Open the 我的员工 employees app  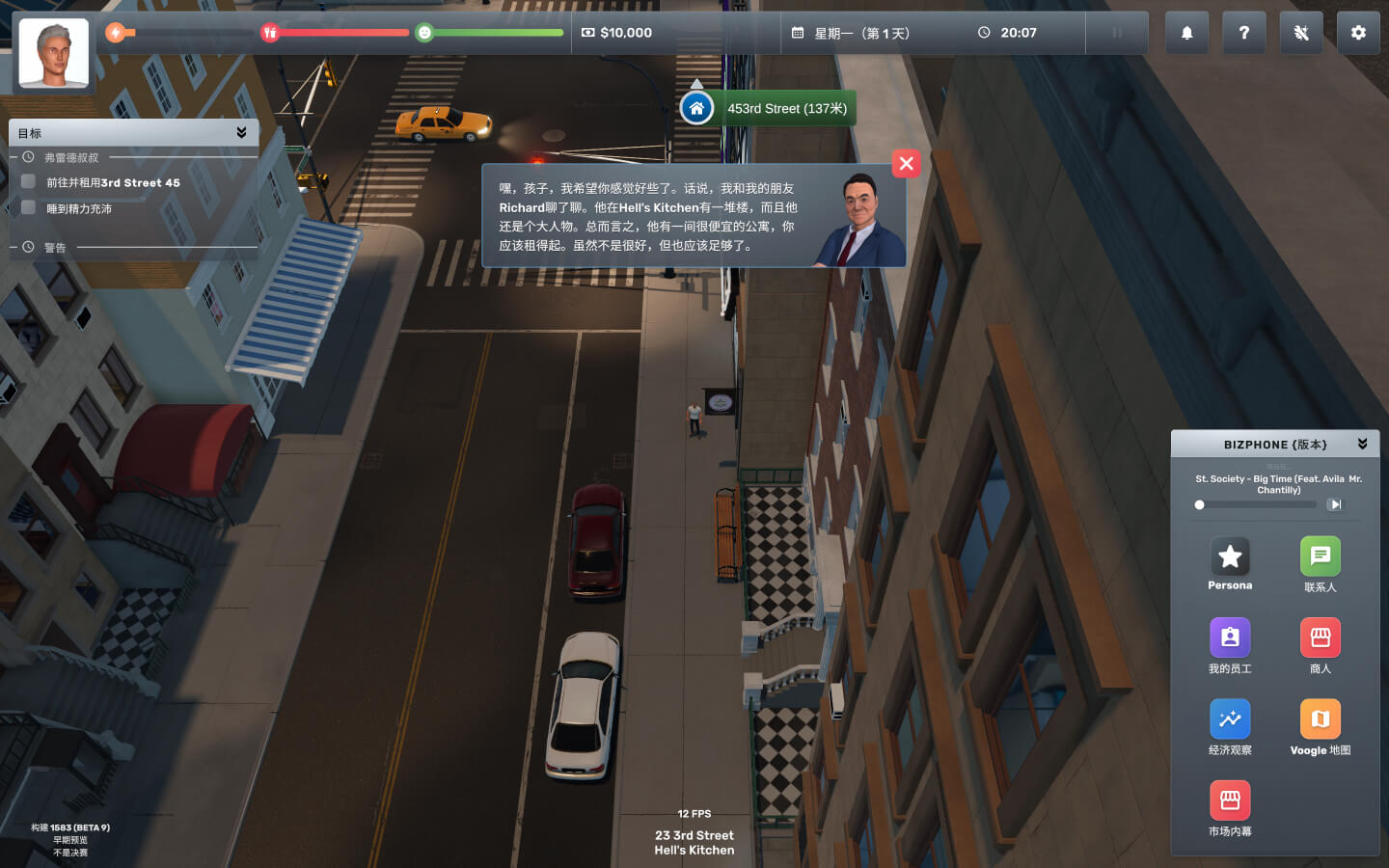pyautogui.click(x=1230, y=637)
